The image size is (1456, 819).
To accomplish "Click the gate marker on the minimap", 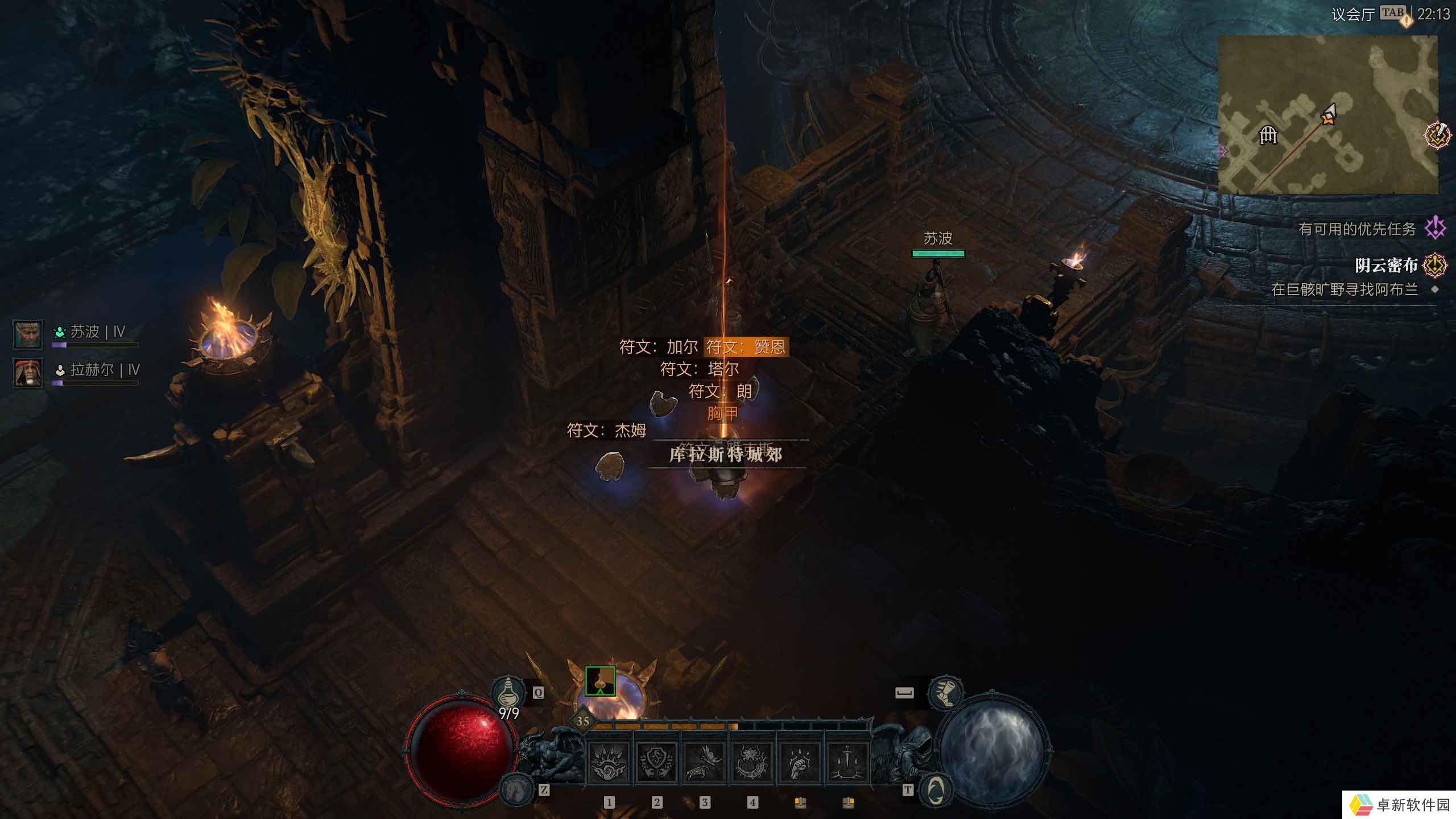I will [x=1268, y=135].
